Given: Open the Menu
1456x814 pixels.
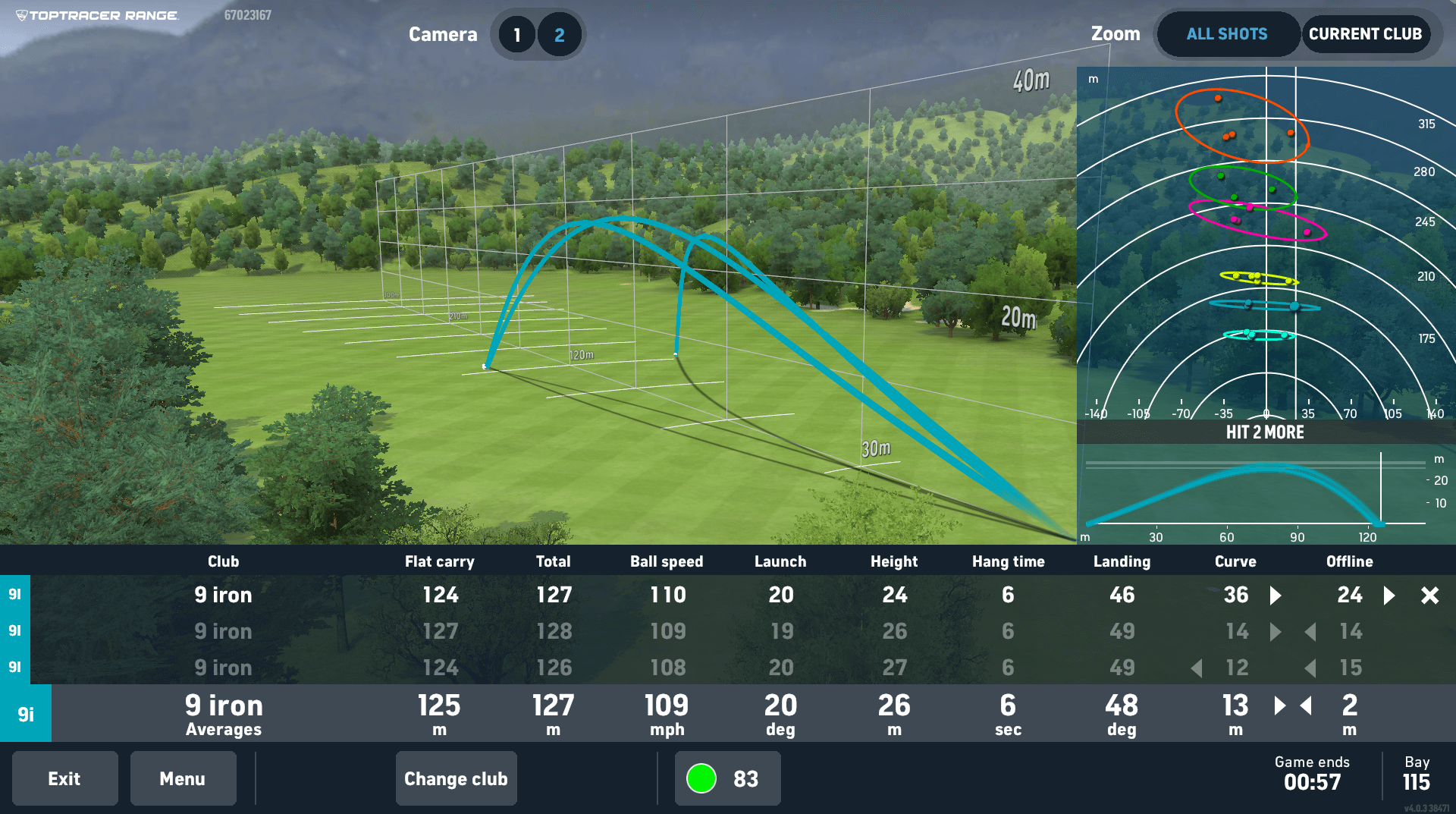Looking at the screenshot, I should point(183,778).
